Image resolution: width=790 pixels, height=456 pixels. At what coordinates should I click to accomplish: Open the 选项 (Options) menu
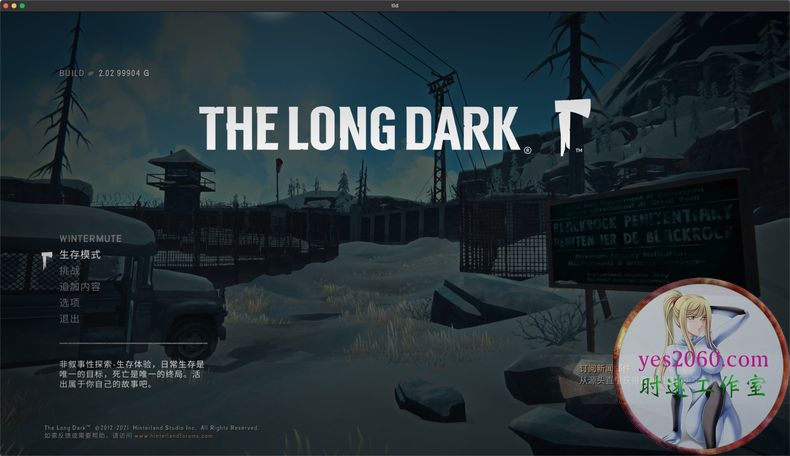pos(69,303)
